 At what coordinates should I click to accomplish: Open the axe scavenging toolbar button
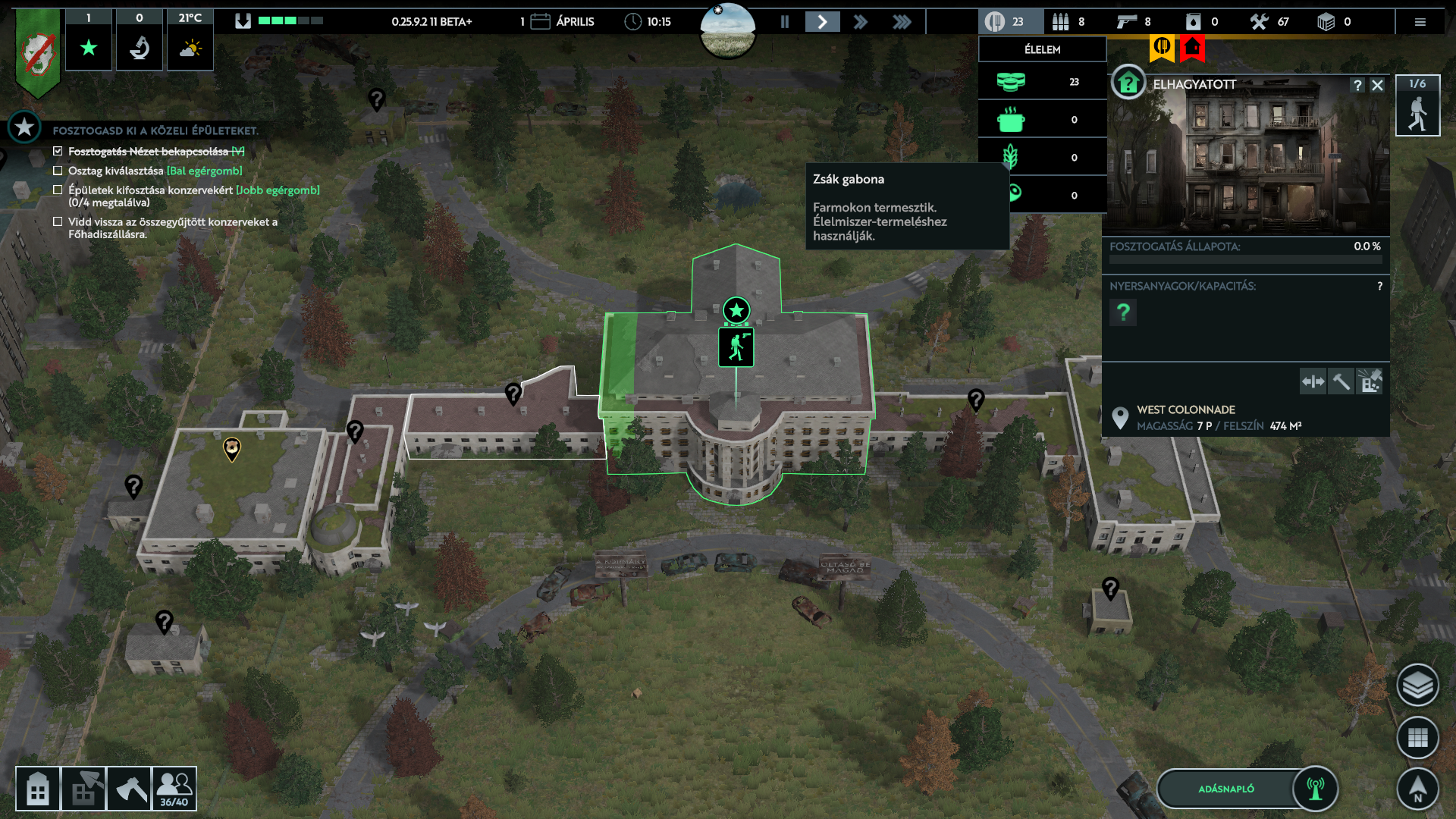(x=129, y=789)
